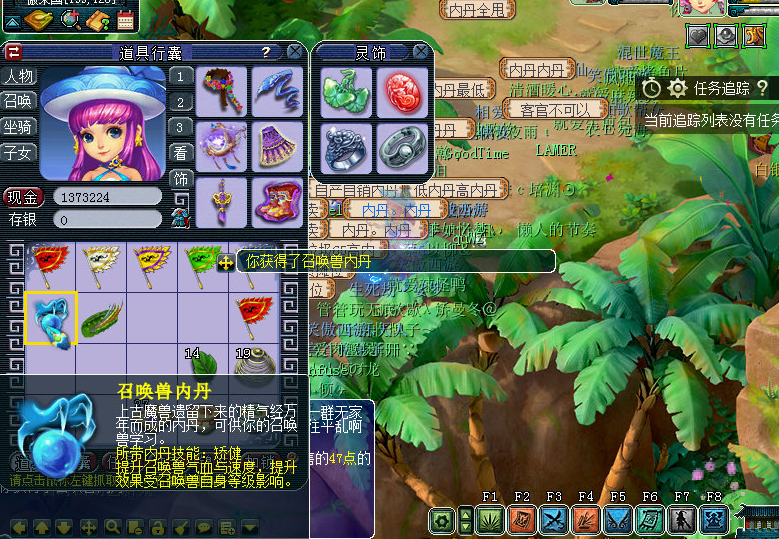The height and width of the screenshot is (539, 779).
Task: Close the 灵饰 accessories panel
Action: 422,51
